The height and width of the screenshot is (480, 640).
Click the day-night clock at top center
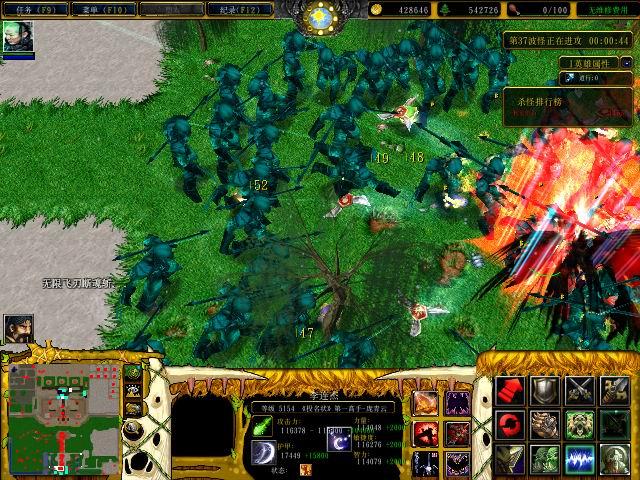322,17
